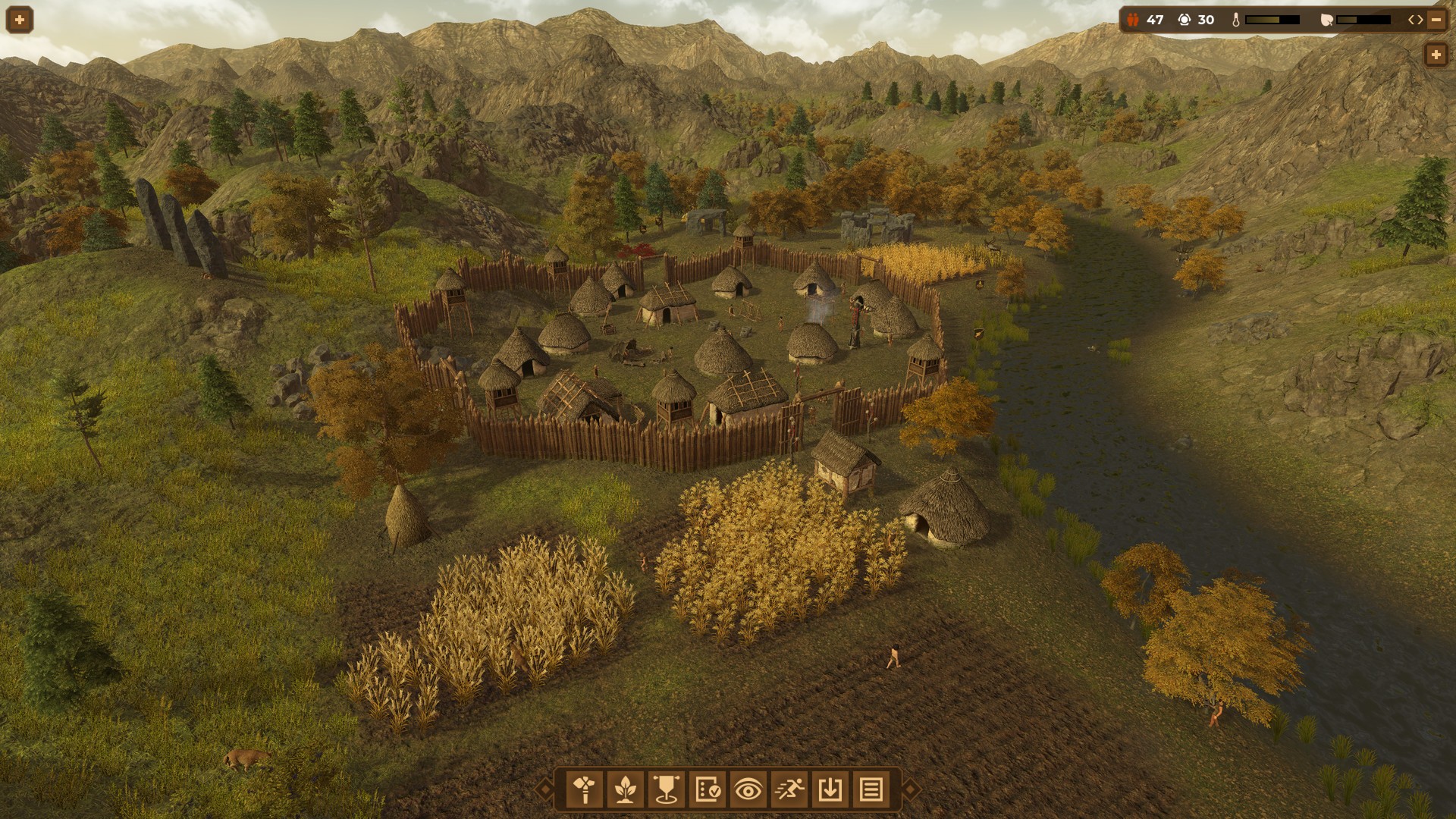Open the save game menu
This screenshot has width=1456, height=819.
coord(832,789)
